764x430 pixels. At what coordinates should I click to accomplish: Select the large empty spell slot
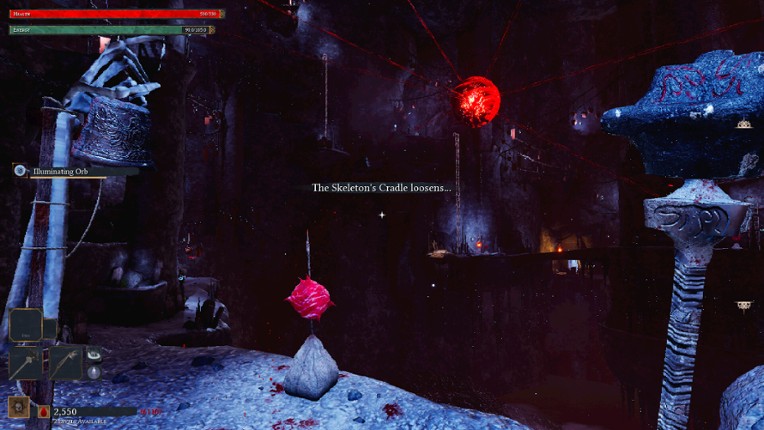coord(26,324)
